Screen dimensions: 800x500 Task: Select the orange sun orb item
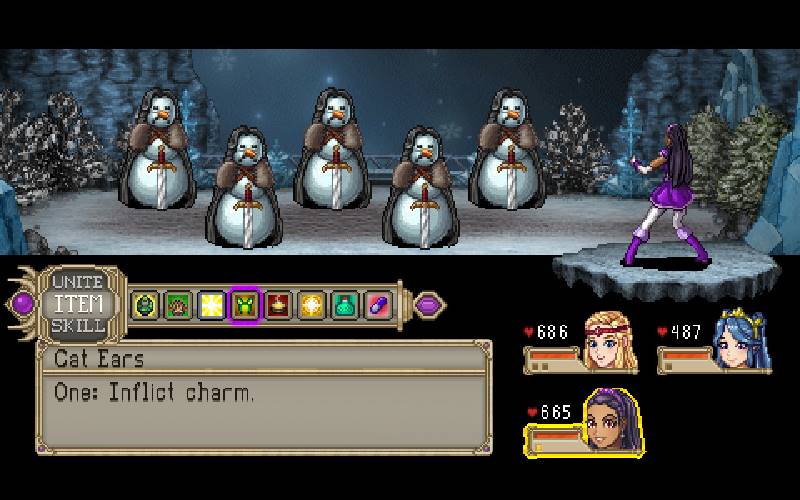click(x=311, y=304)
